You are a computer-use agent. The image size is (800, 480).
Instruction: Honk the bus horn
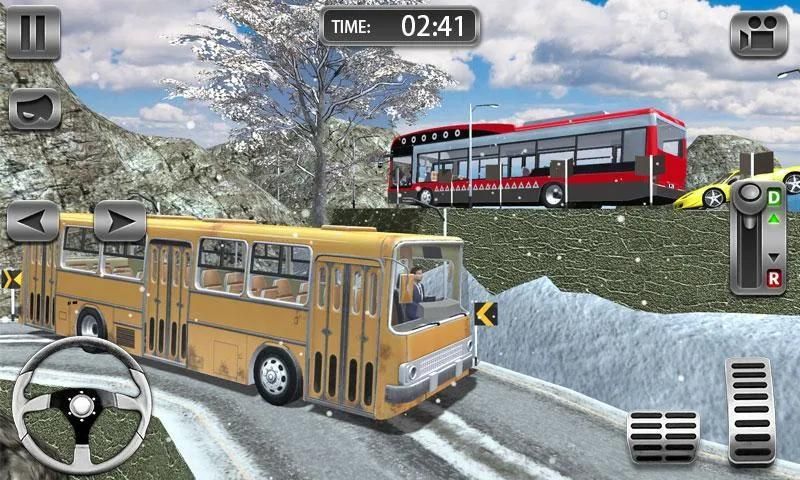34,108
